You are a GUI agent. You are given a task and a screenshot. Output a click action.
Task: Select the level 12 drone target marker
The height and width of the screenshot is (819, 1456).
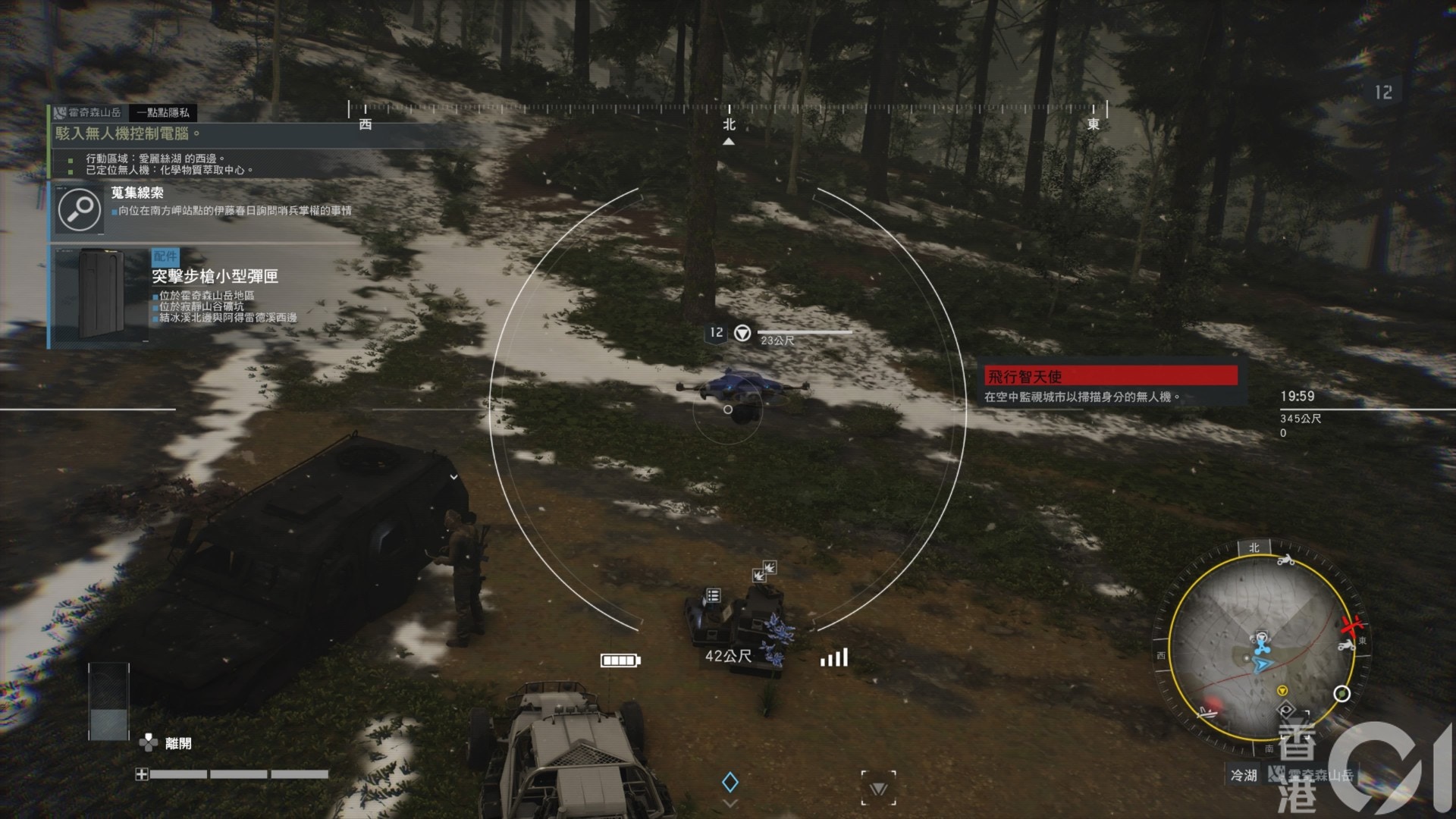(x=717, y=332)
